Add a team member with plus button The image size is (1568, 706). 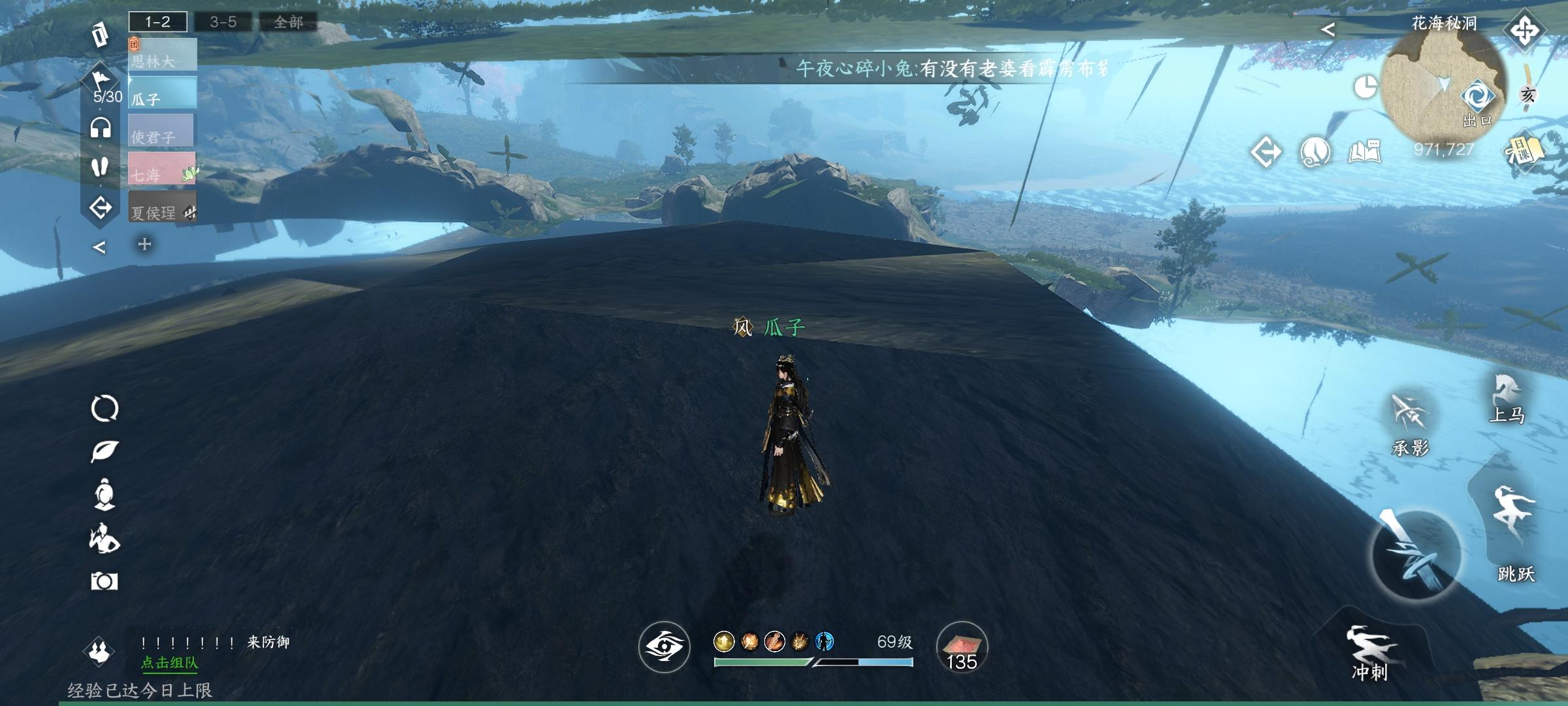pos(144,244)
